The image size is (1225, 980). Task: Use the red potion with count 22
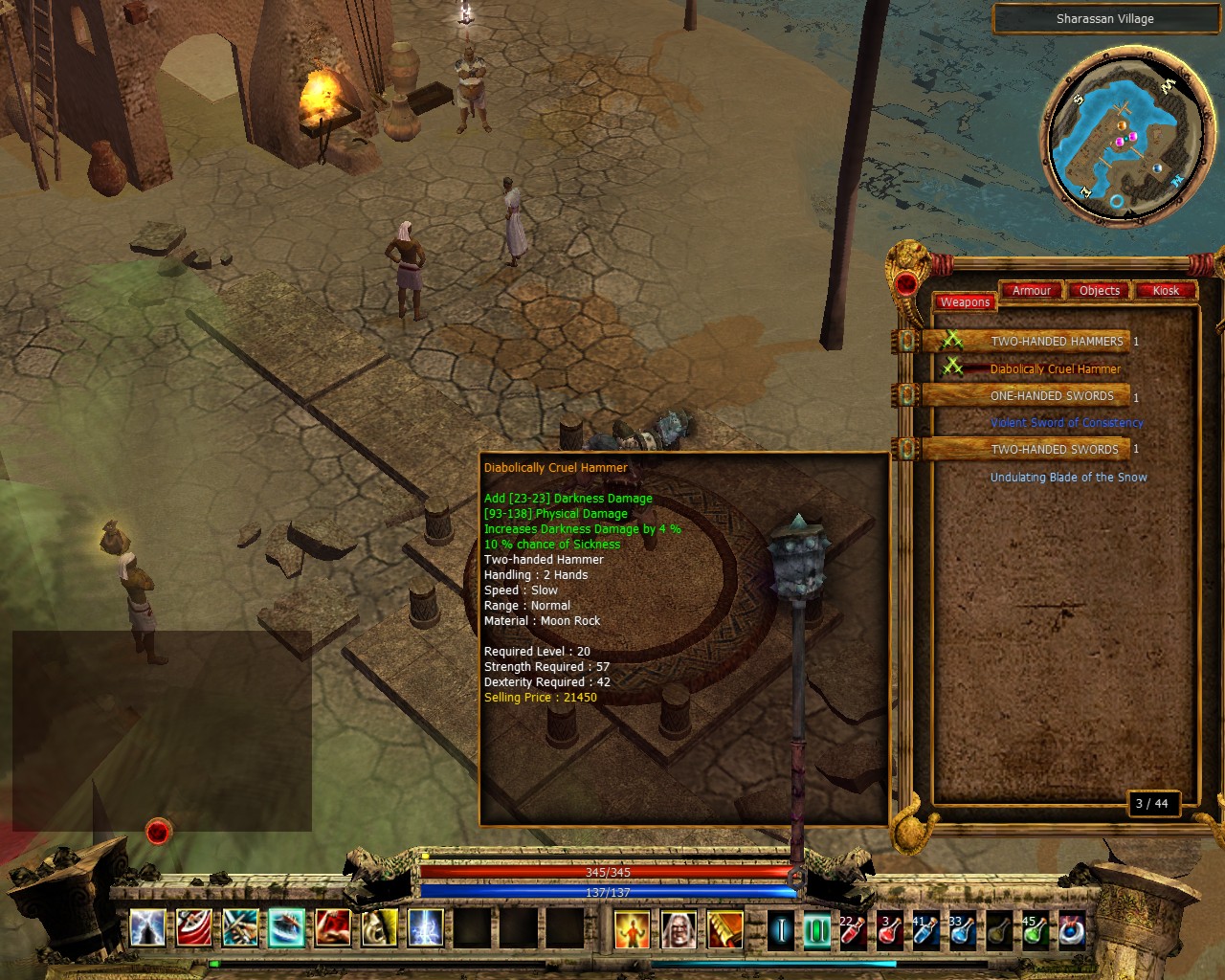[851, 929]
